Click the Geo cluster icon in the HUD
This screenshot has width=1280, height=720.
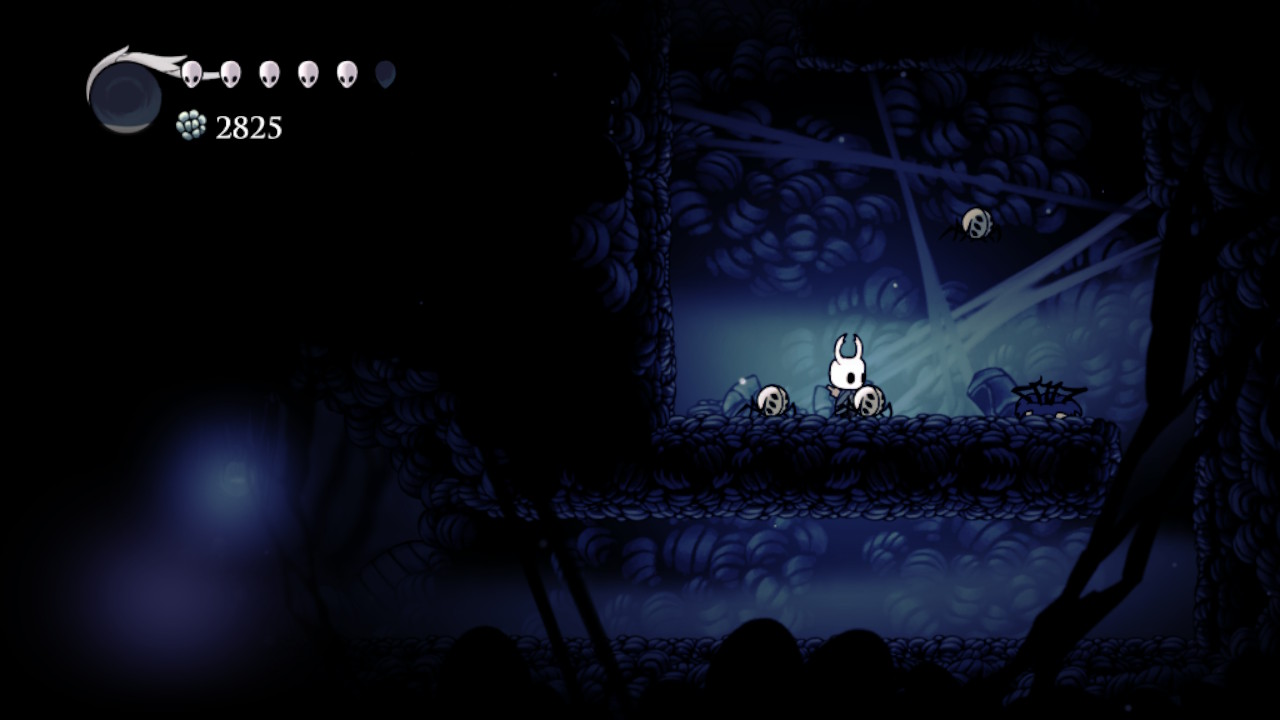[x=191, y=125]
